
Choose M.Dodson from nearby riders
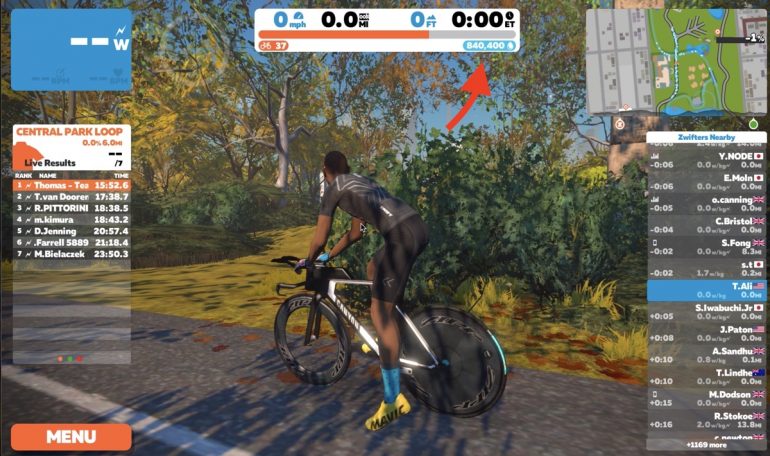coord(707,399)
